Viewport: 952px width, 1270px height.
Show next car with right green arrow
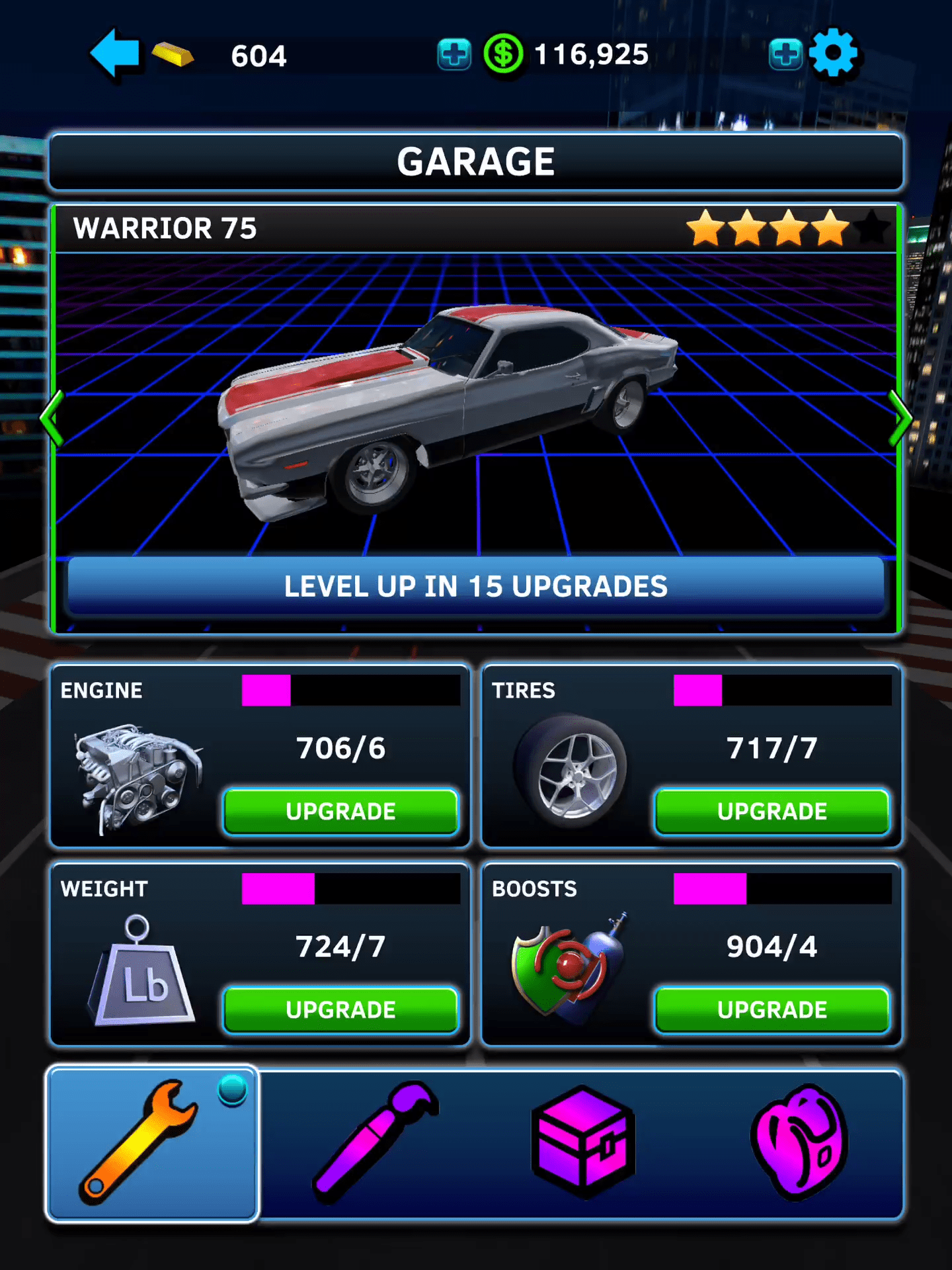tap(899, 418)
